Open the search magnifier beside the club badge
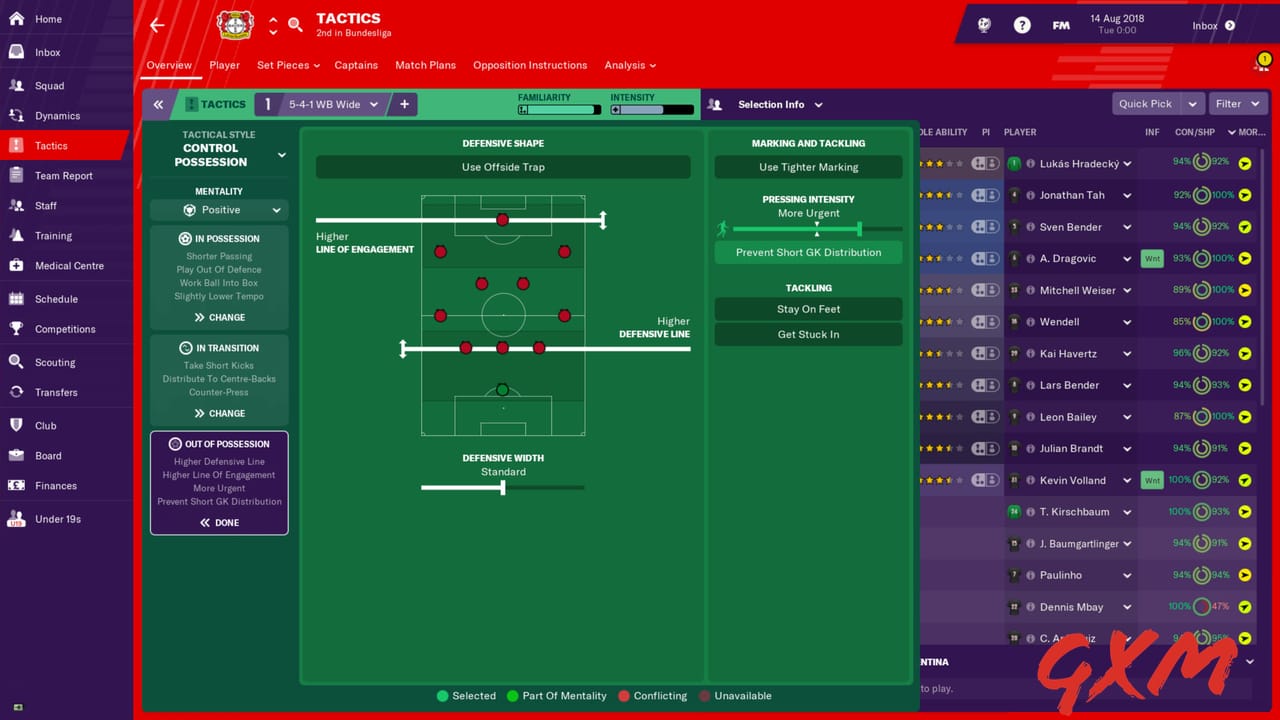The image size is (1280, 720). click(295, 22)
